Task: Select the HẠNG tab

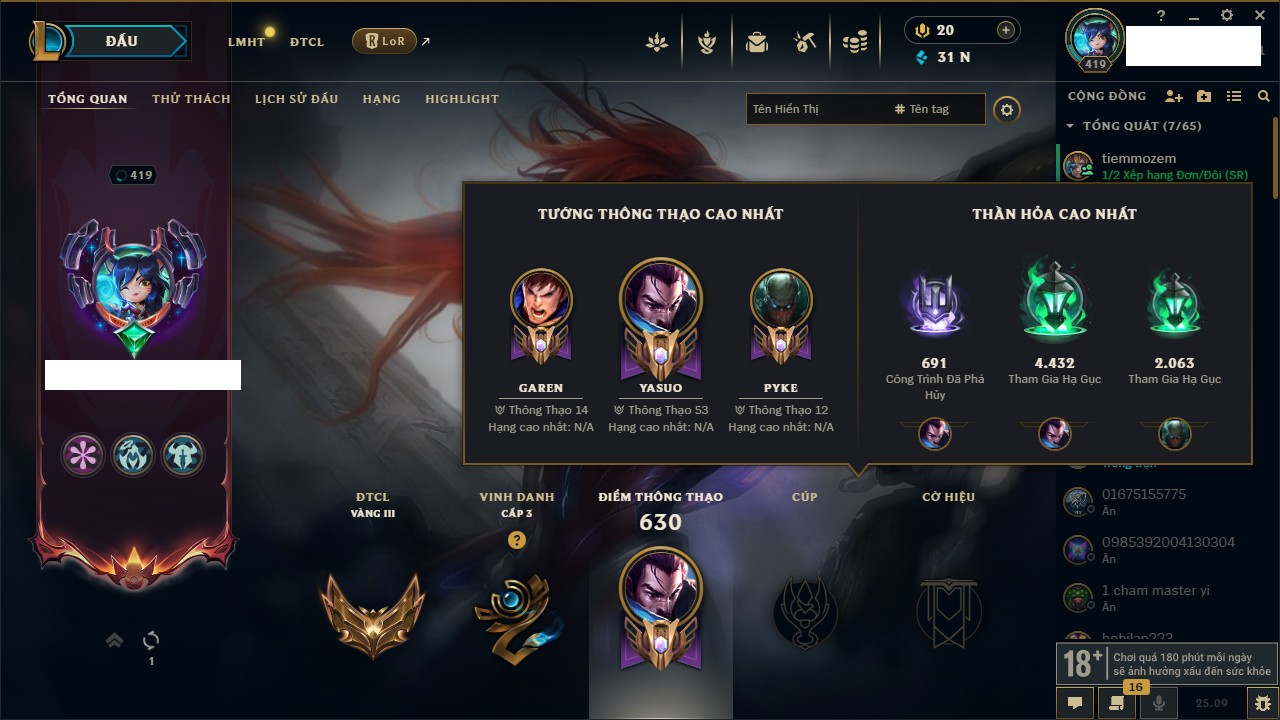Action: [381, 99]
